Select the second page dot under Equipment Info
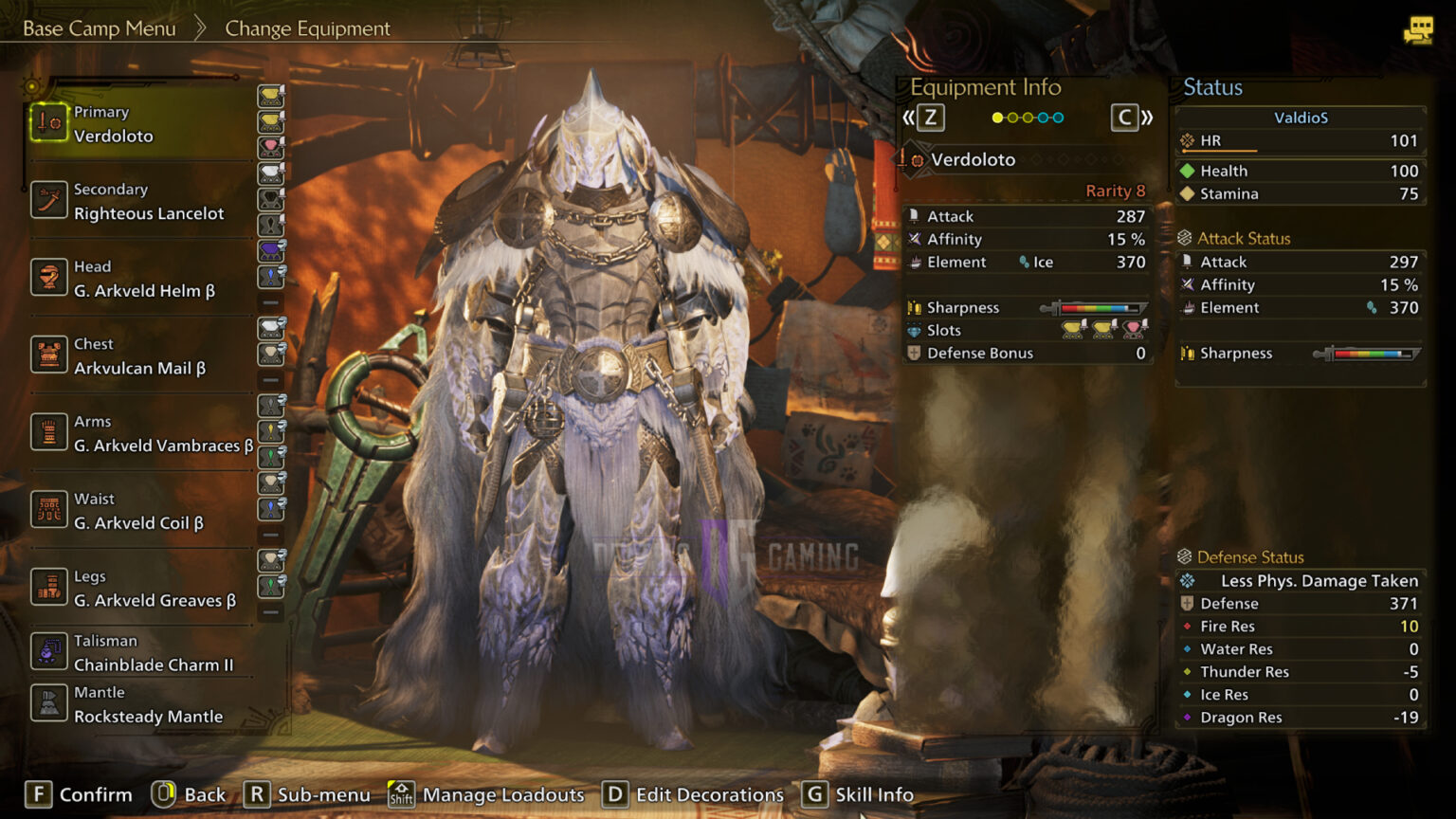 (x=1013, y=117)
